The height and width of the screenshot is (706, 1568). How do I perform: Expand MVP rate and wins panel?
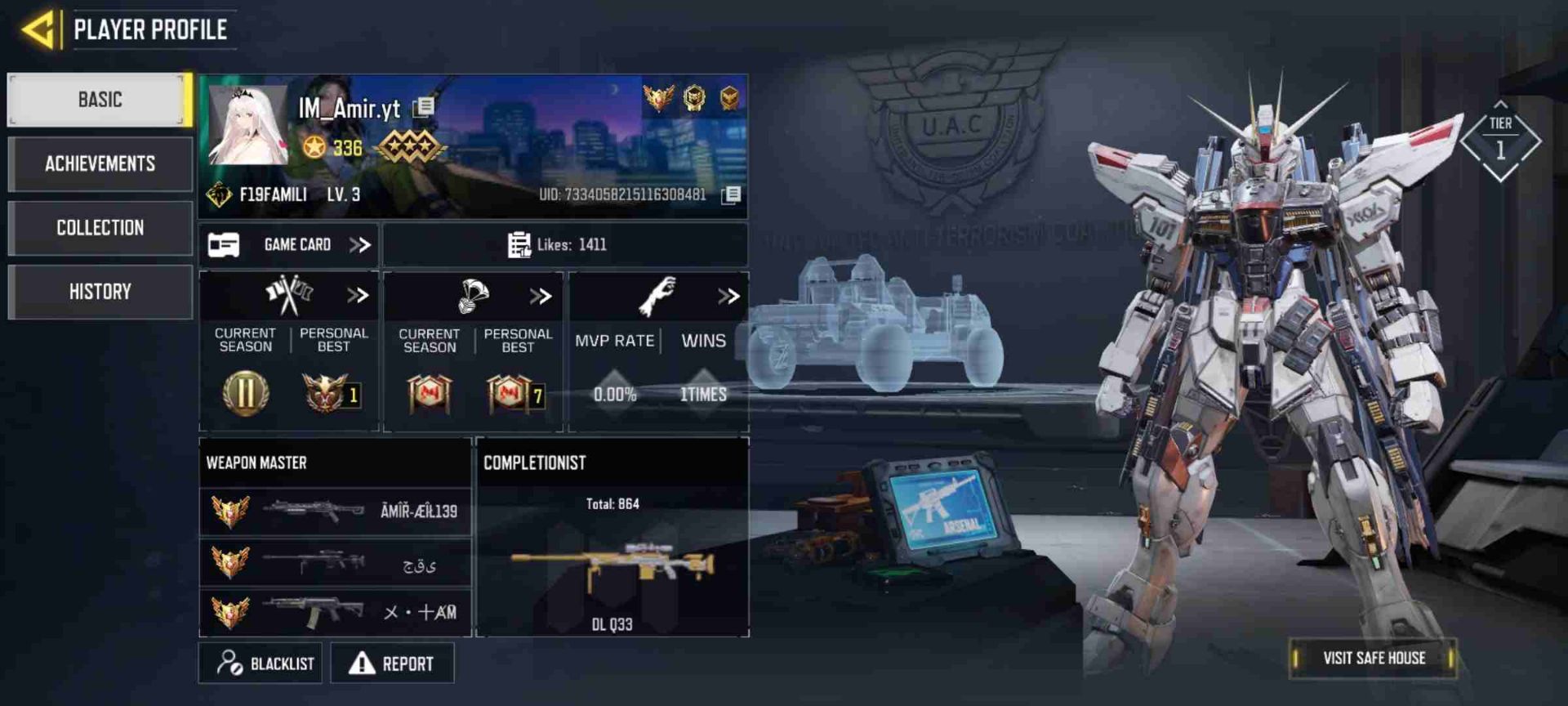click(x=728, y=296)
